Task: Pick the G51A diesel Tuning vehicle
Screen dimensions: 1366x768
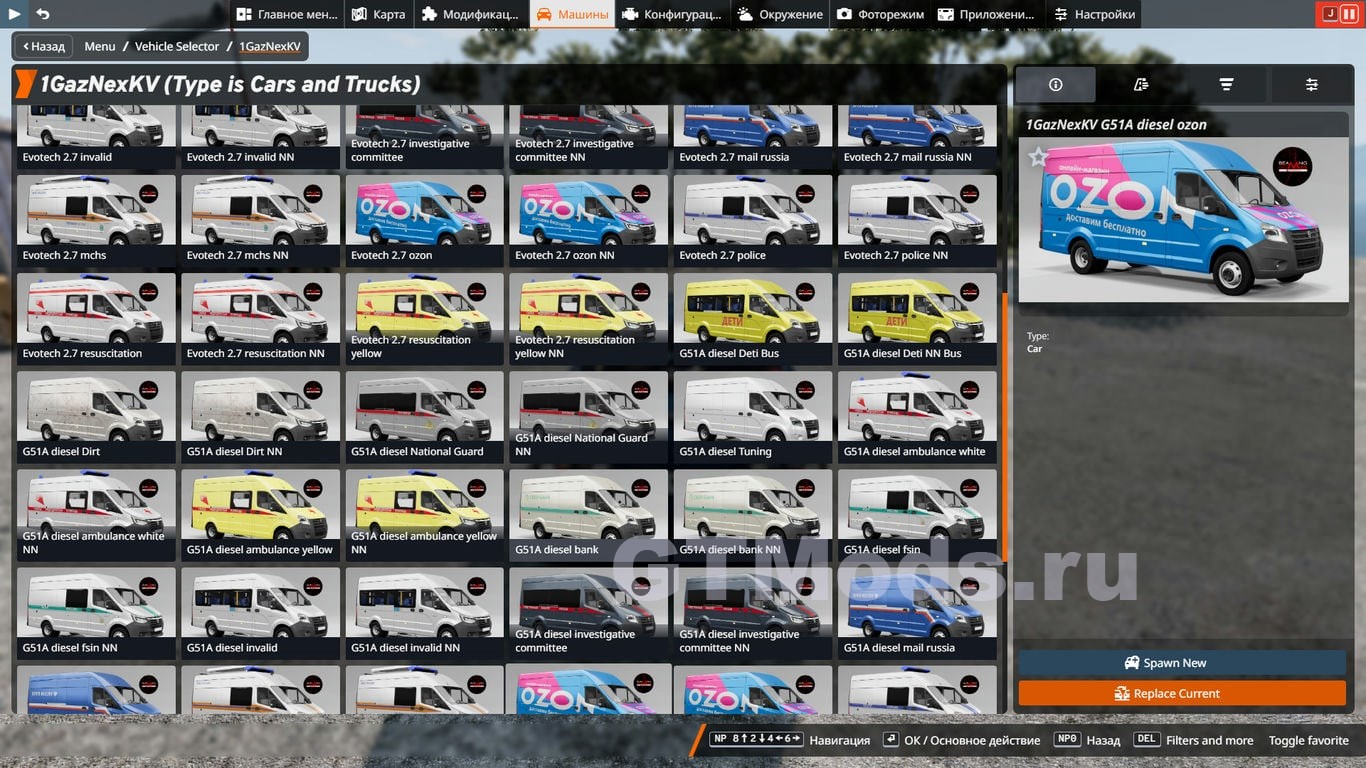Action: pos(752,415)
